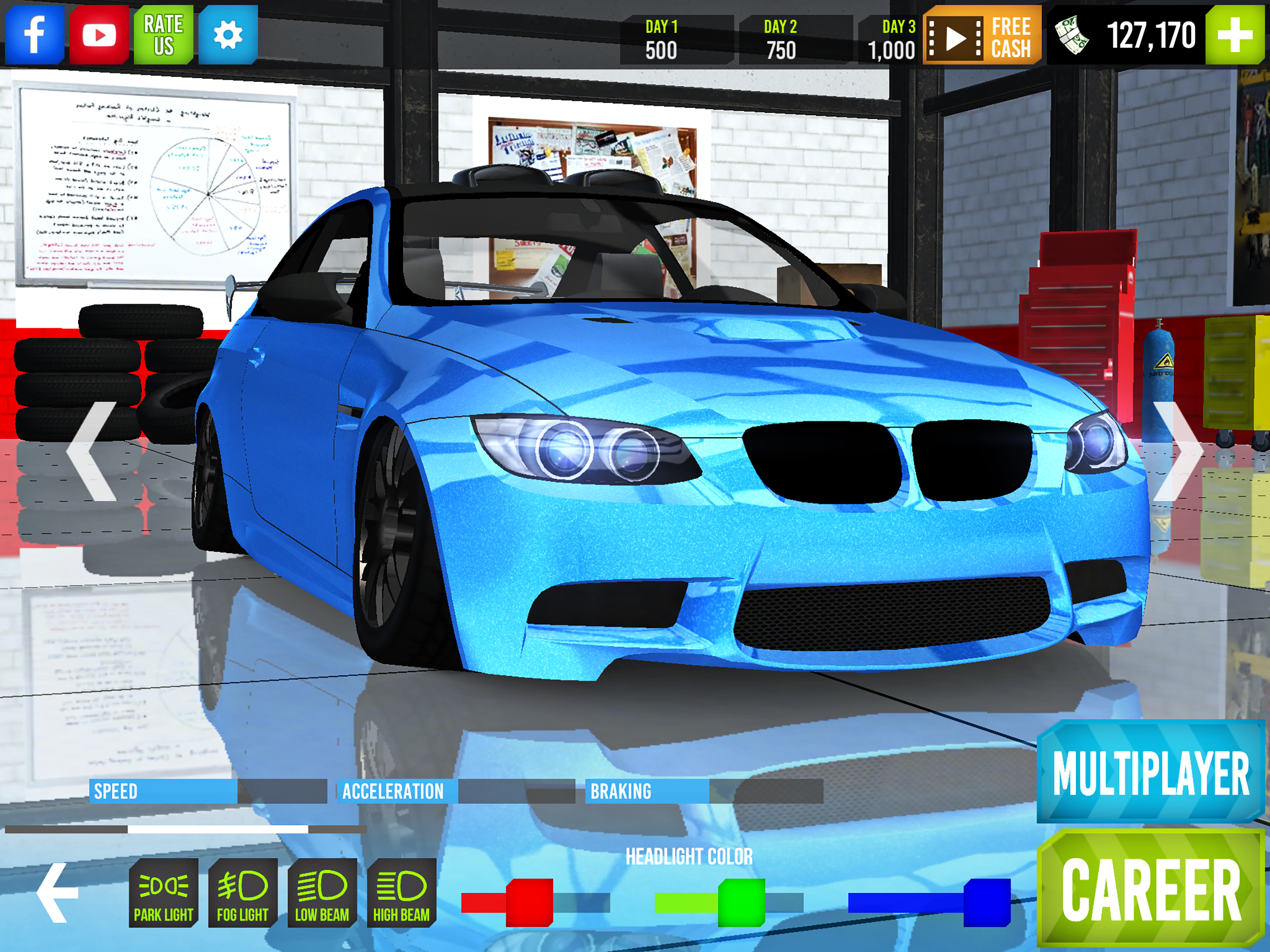Click the blue headlight color slider
This screenshot has height=952, width=1270.
986,902
